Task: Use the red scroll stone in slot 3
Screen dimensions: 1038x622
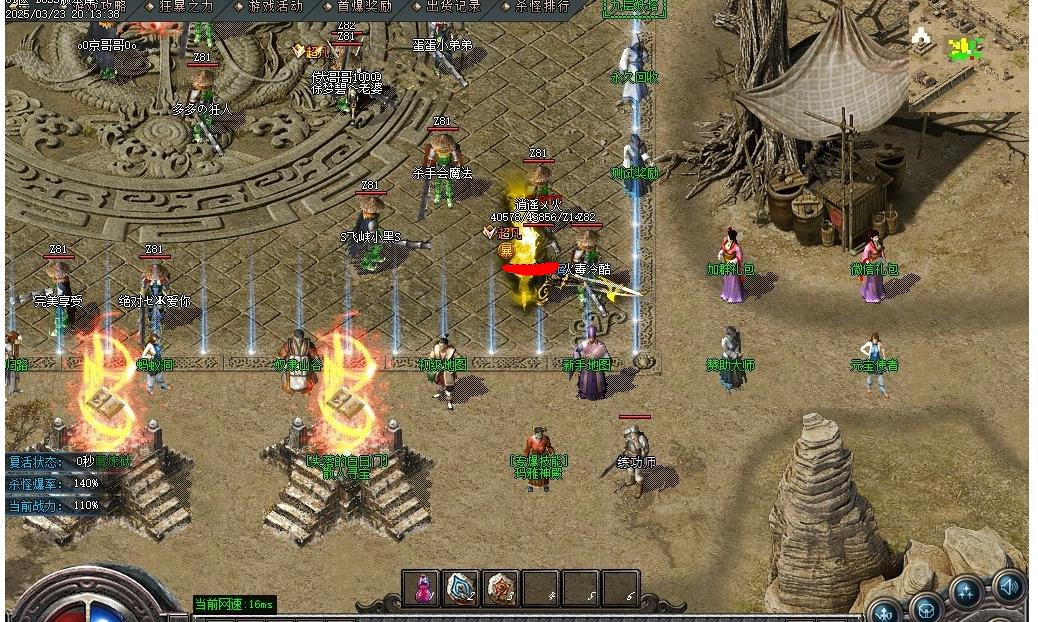Action: 501,589
